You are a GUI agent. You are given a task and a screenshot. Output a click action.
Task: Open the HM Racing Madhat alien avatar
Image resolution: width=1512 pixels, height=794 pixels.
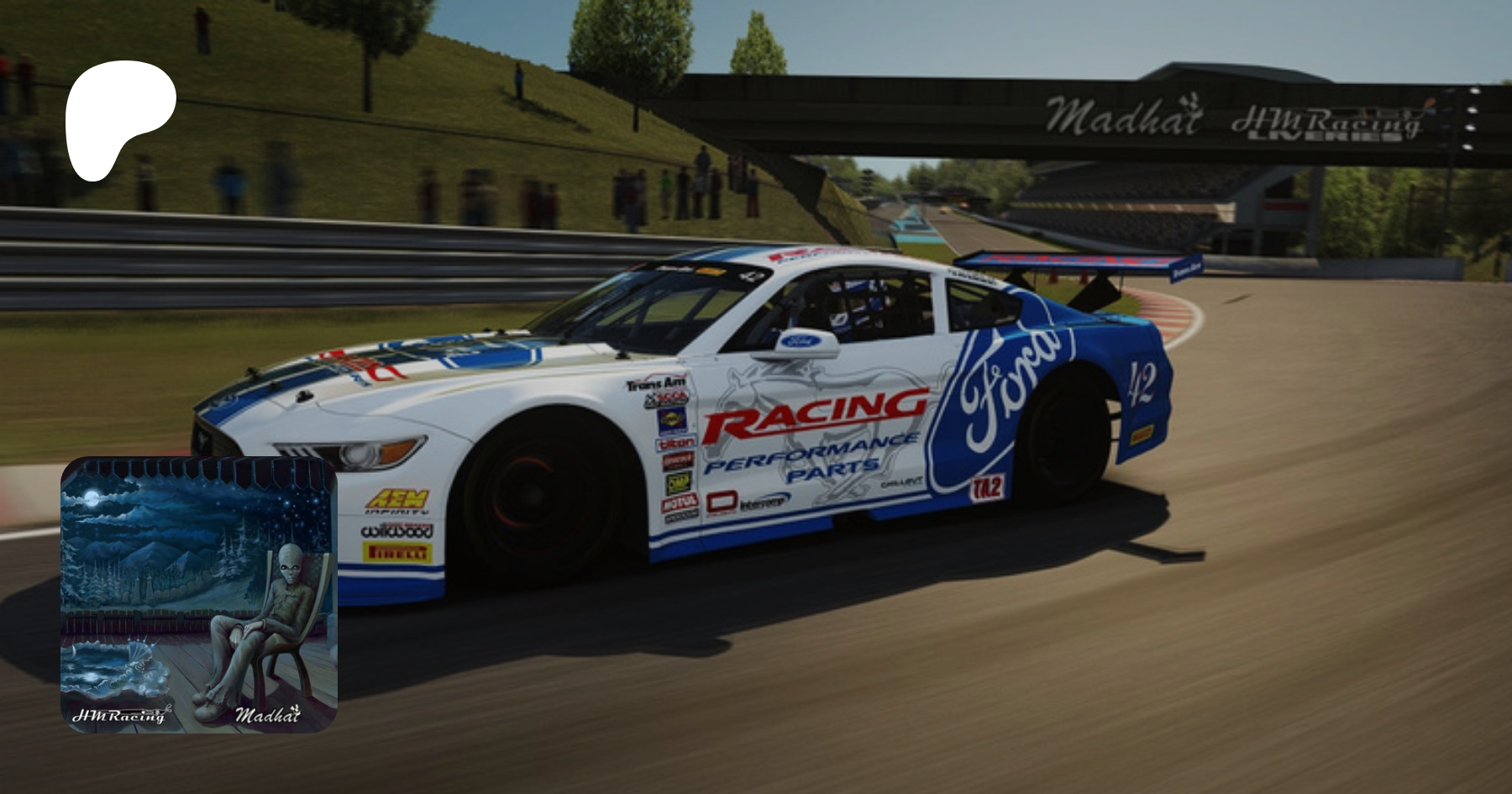point(199,595)
